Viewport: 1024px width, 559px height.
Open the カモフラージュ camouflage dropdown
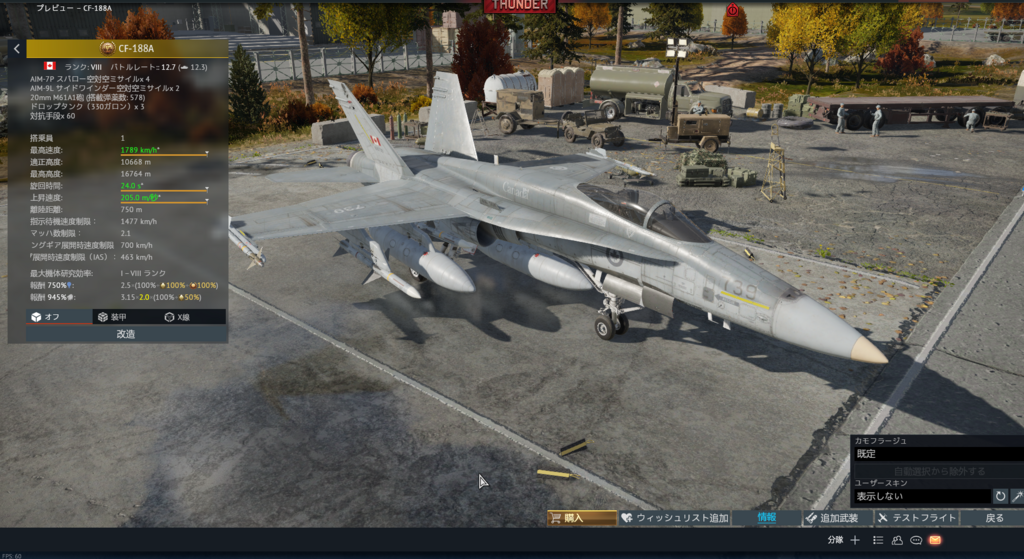coord(936,454)
